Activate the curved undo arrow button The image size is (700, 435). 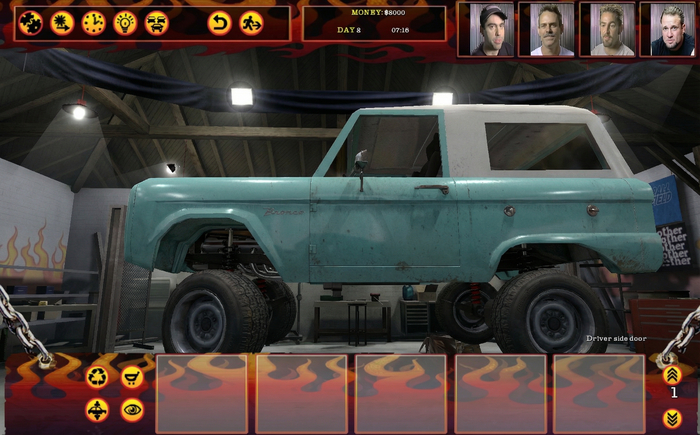click(x=219, y=22)
